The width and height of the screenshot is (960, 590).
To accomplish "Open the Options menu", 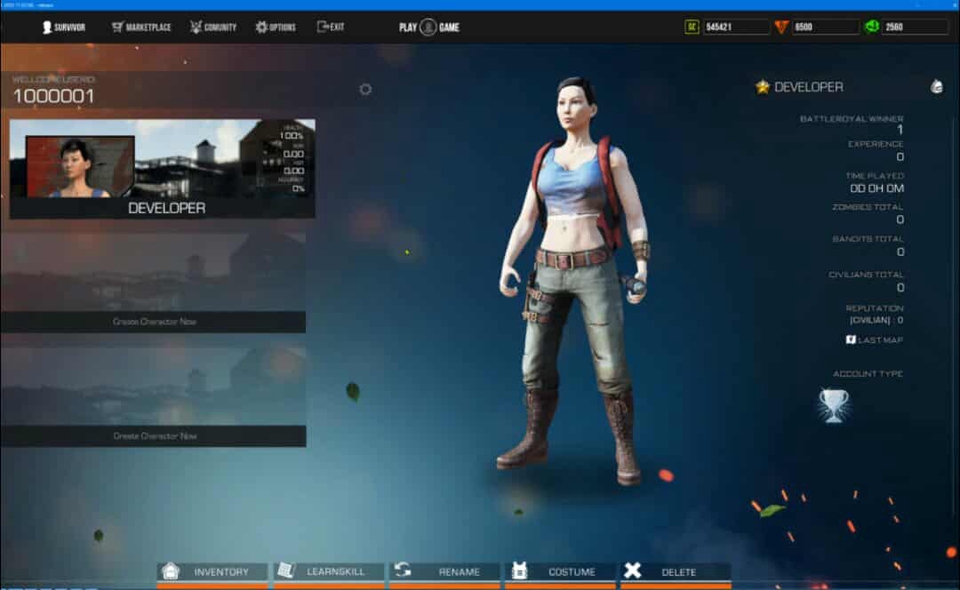I will [x=276, y=27].
